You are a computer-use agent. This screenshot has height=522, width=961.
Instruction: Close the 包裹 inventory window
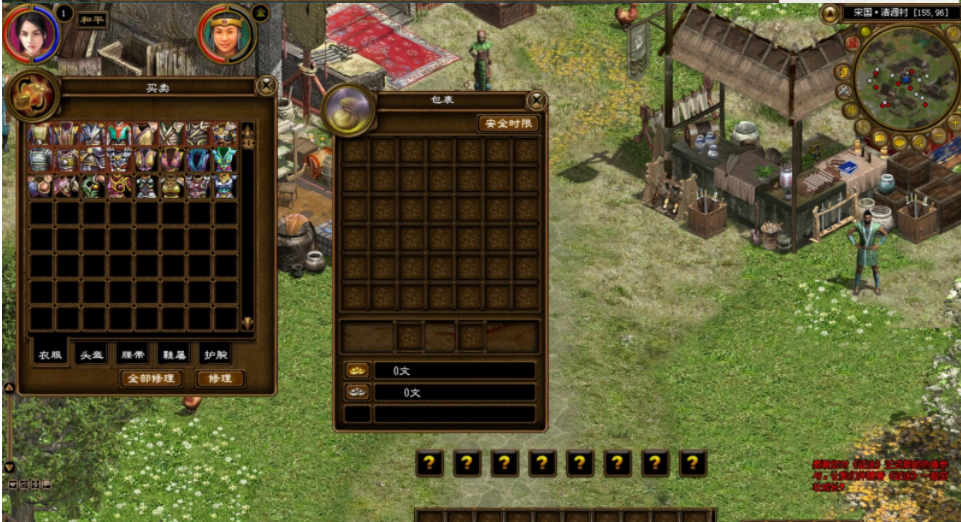[x=537, y=100]
